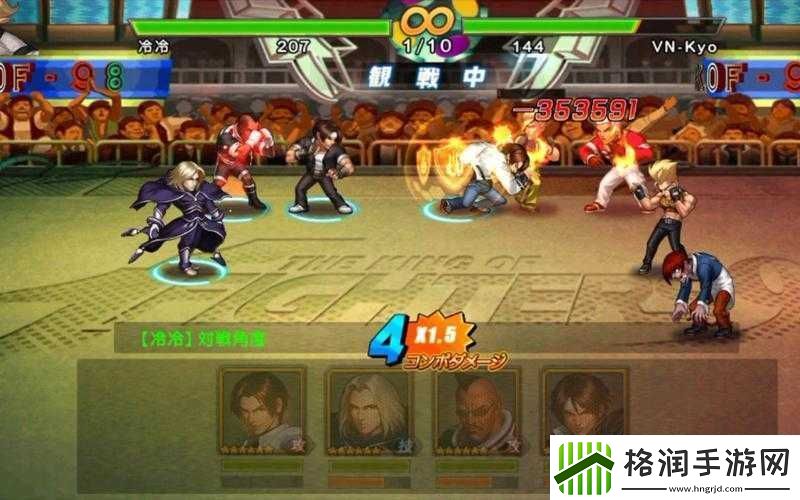Select the Kyo portrait in white jacket
This screenshot has width=800, height=500.
(262, 409)
